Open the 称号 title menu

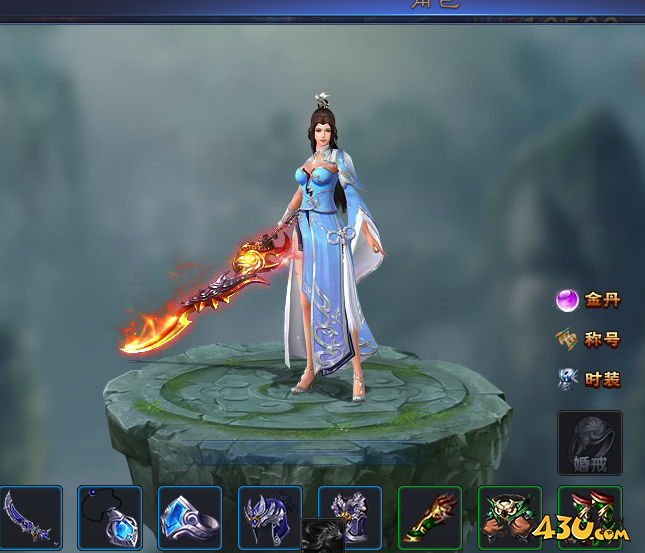point(589,340)
